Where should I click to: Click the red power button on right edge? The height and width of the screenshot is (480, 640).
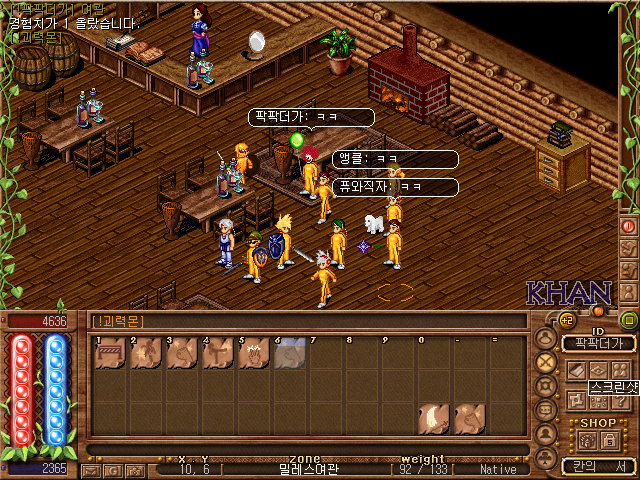(629, 227)
